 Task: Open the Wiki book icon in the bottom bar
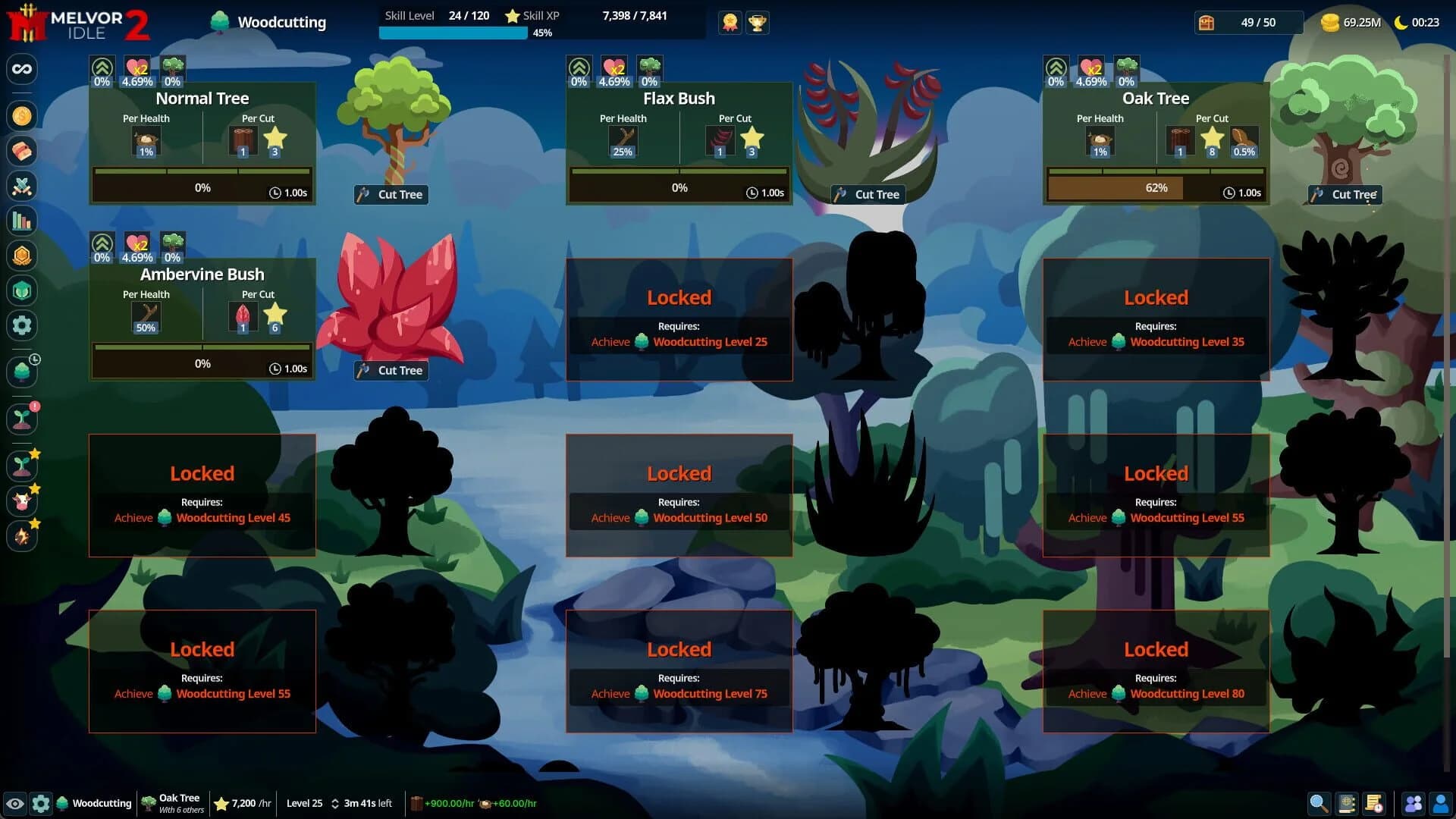coord(1347,802)
